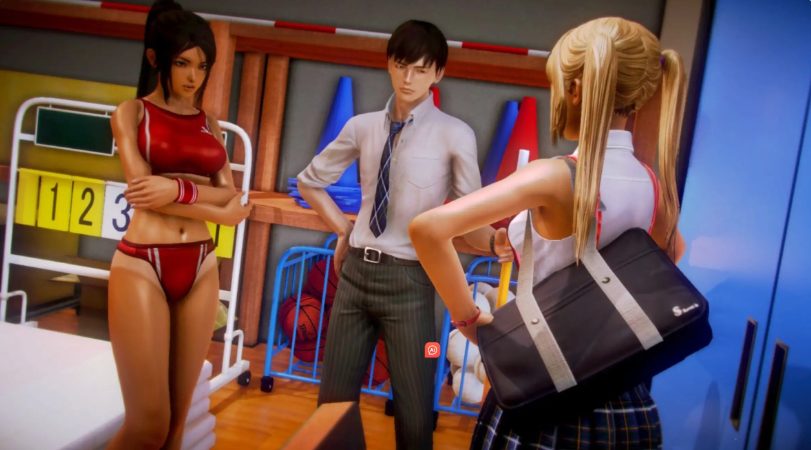Screen dimensions: 811x450
Task: Open the red AI chat bubble icon
Action: click(432, 349)
